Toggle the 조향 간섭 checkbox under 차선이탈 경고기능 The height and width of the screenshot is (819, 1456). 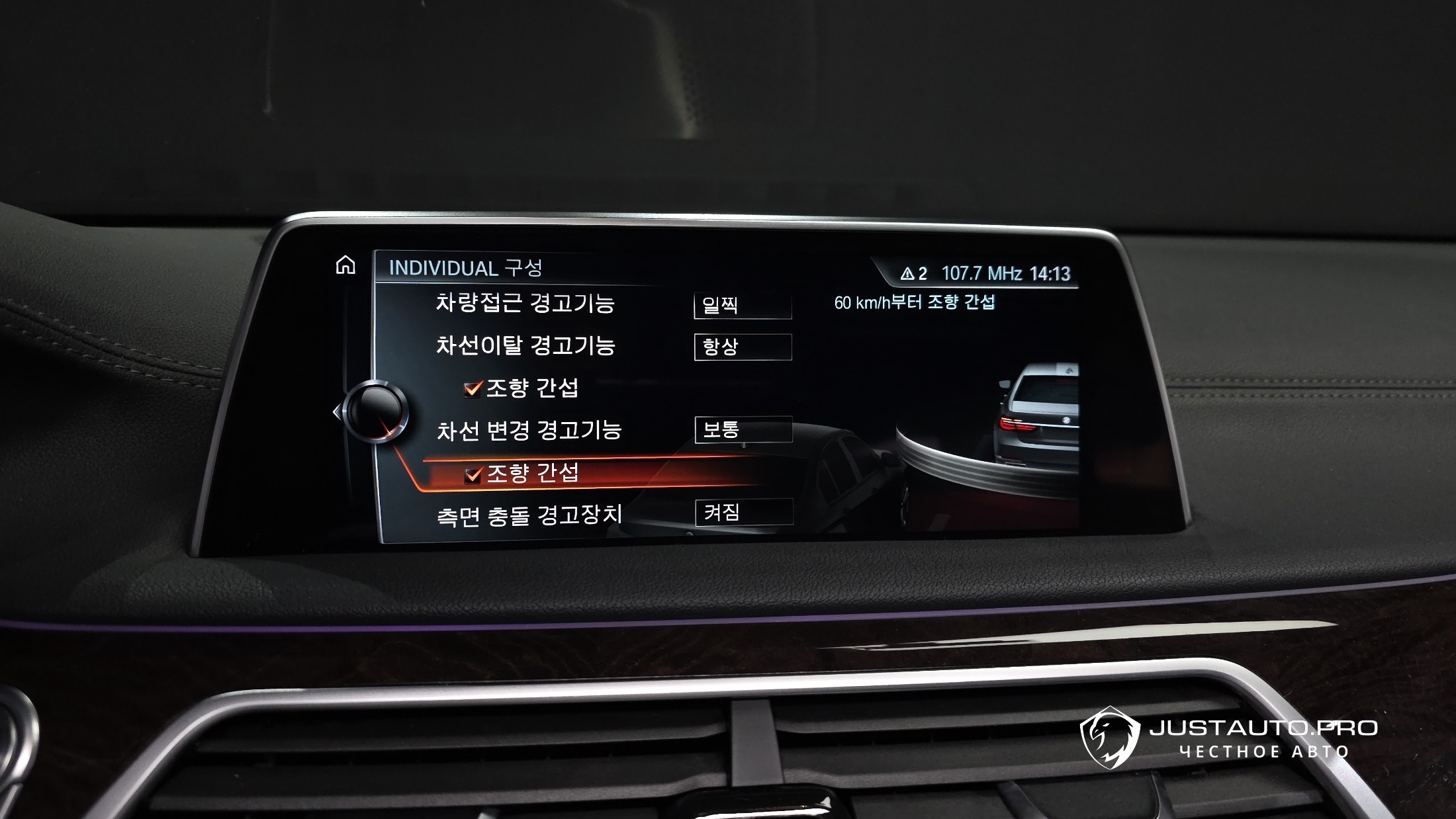point(473,389)
